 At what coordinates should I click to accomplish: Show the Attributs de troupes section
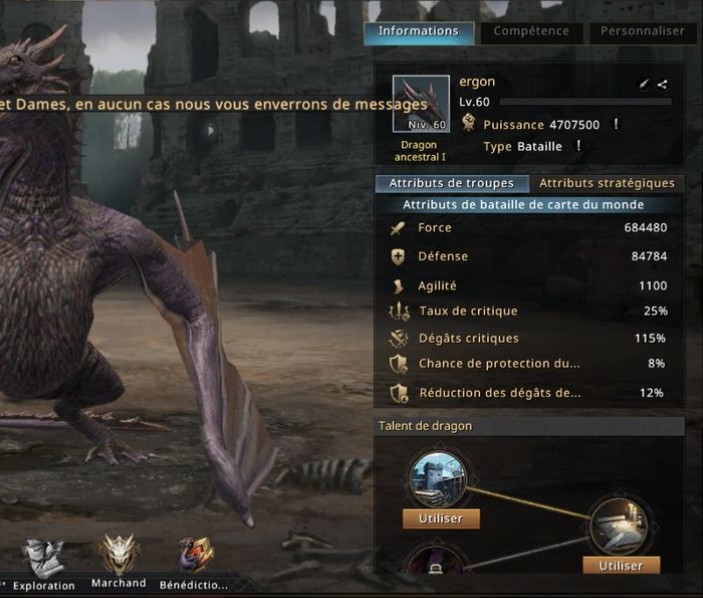pyautogui.click(x=451, y=183)
